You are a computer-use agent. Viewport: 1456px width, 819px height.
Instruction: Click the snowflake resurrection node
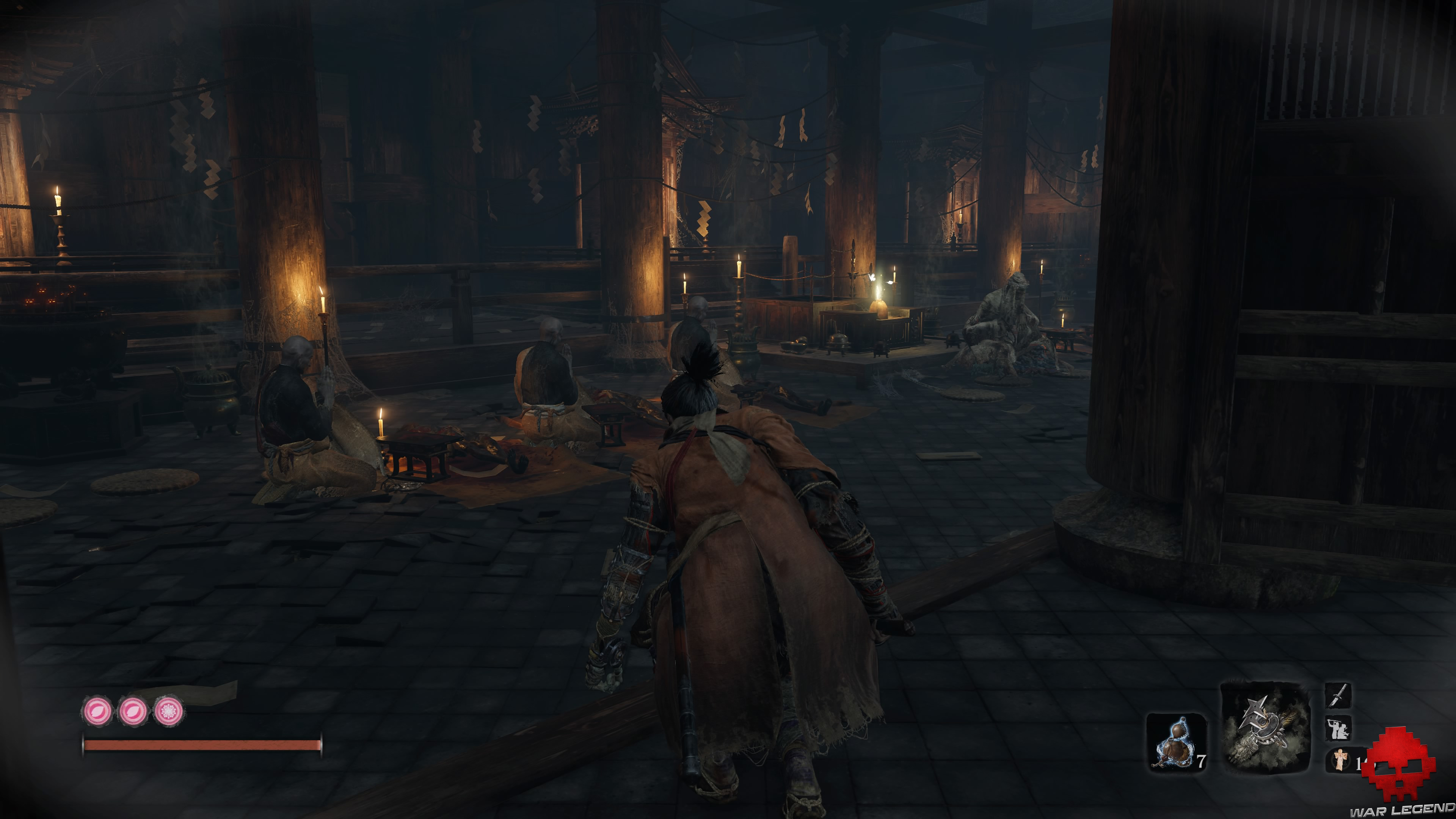coord(169,712)
